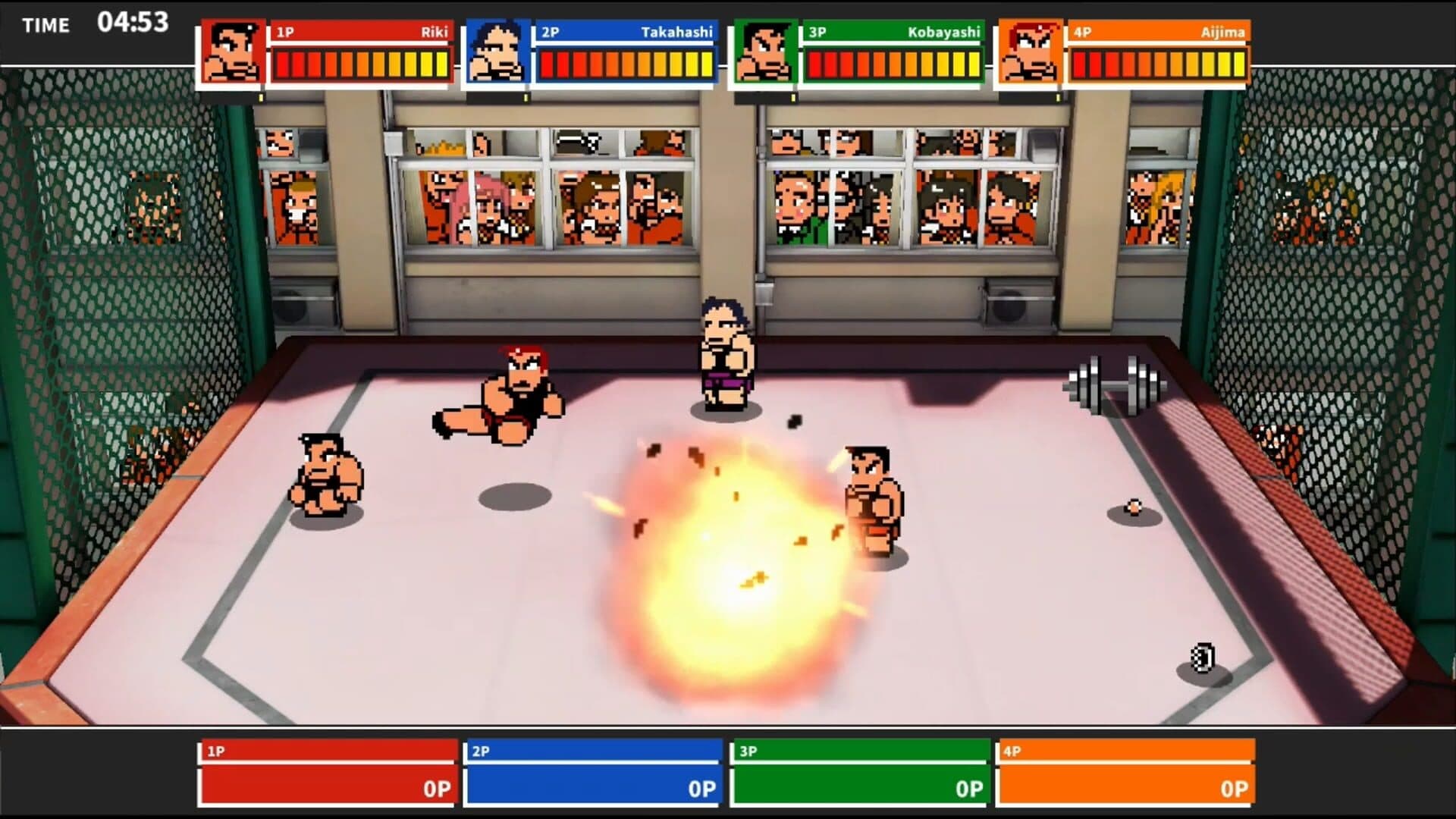This screenshot has width=1456, height=819.
Task: Select Kobayashi's 3P character portrait
Action: coord(765,52)
